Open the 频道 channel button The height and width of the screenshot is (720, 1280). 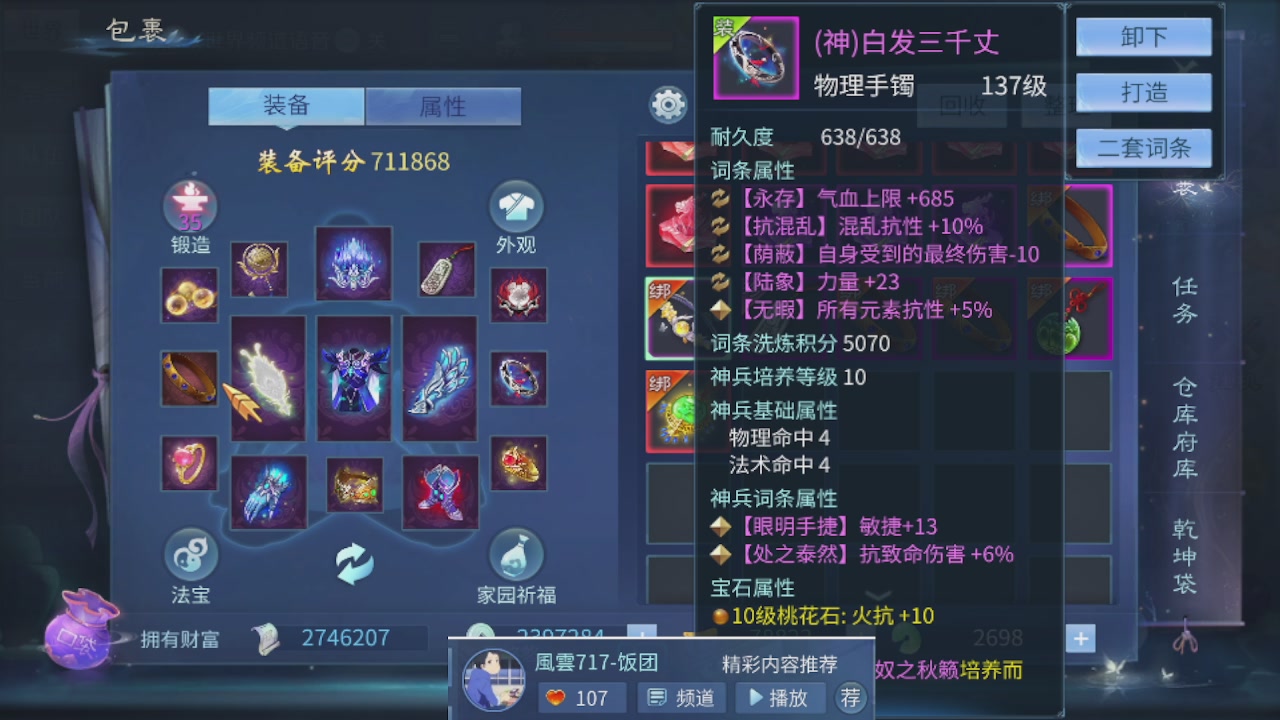tap(681, 698)
